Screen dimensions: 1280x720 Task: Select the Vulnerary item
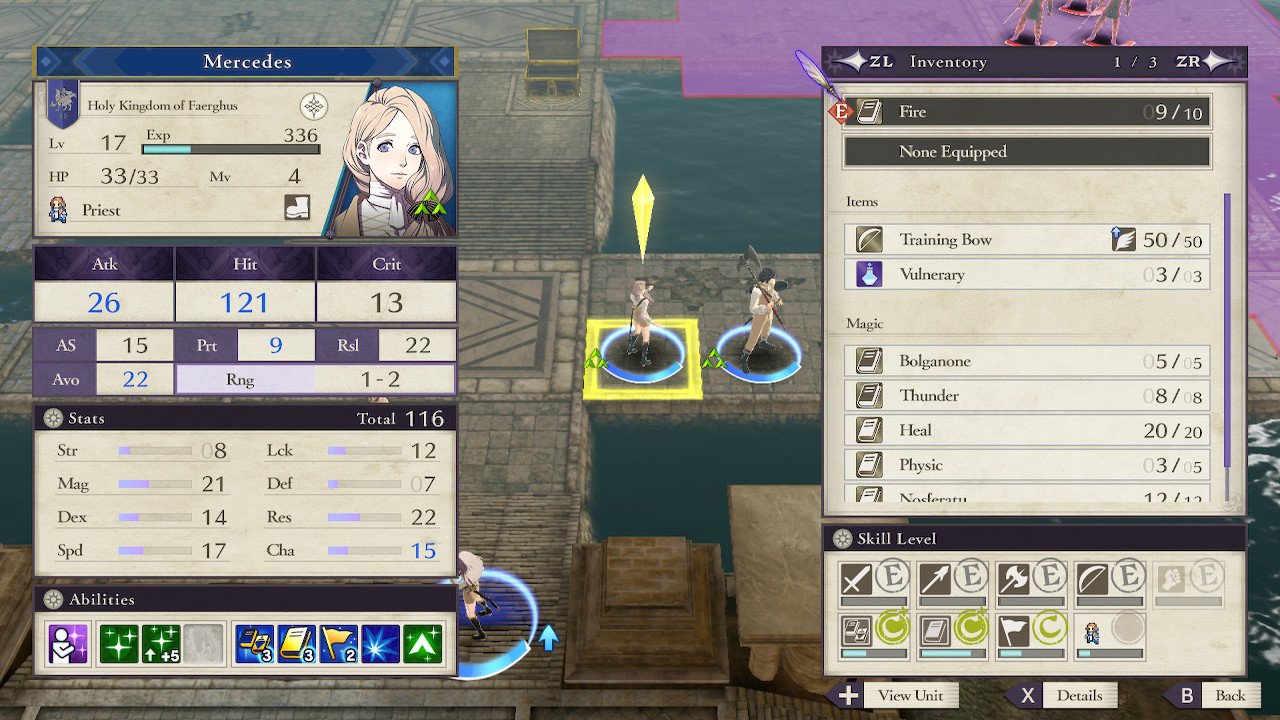coord(1027,275)
